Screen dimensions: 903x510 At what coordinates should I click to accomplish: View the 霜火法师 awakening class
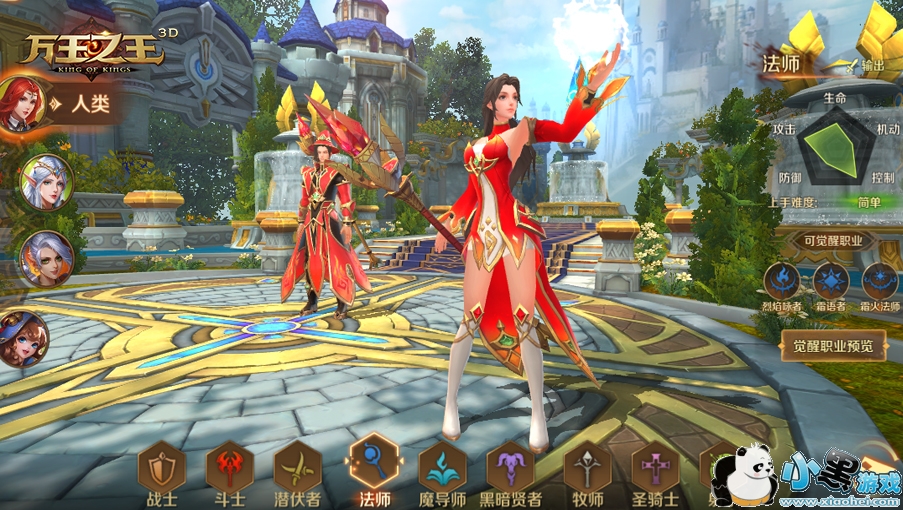click(x=880, y=282)
